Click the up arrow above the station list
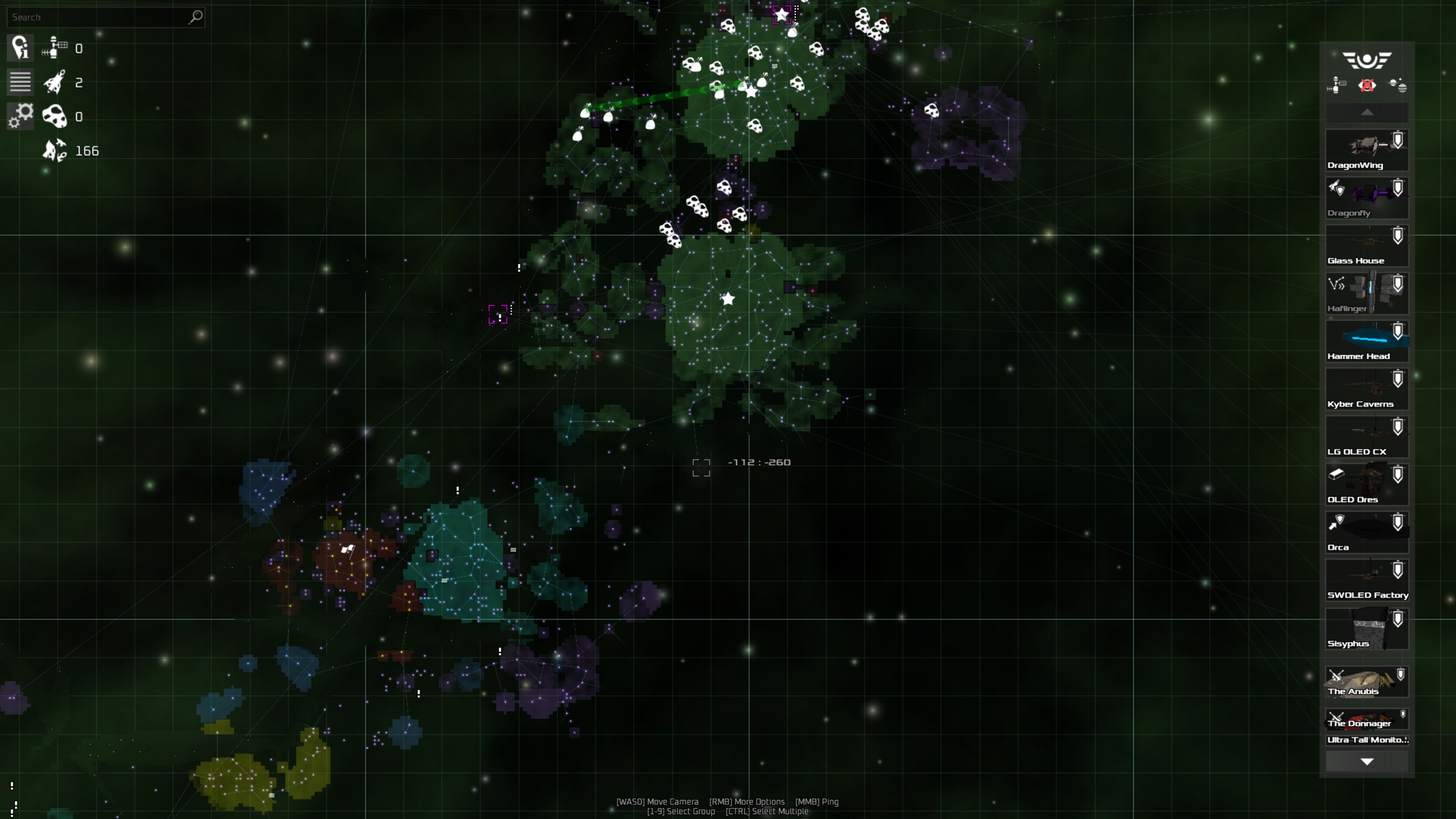 coord(1368,112)
